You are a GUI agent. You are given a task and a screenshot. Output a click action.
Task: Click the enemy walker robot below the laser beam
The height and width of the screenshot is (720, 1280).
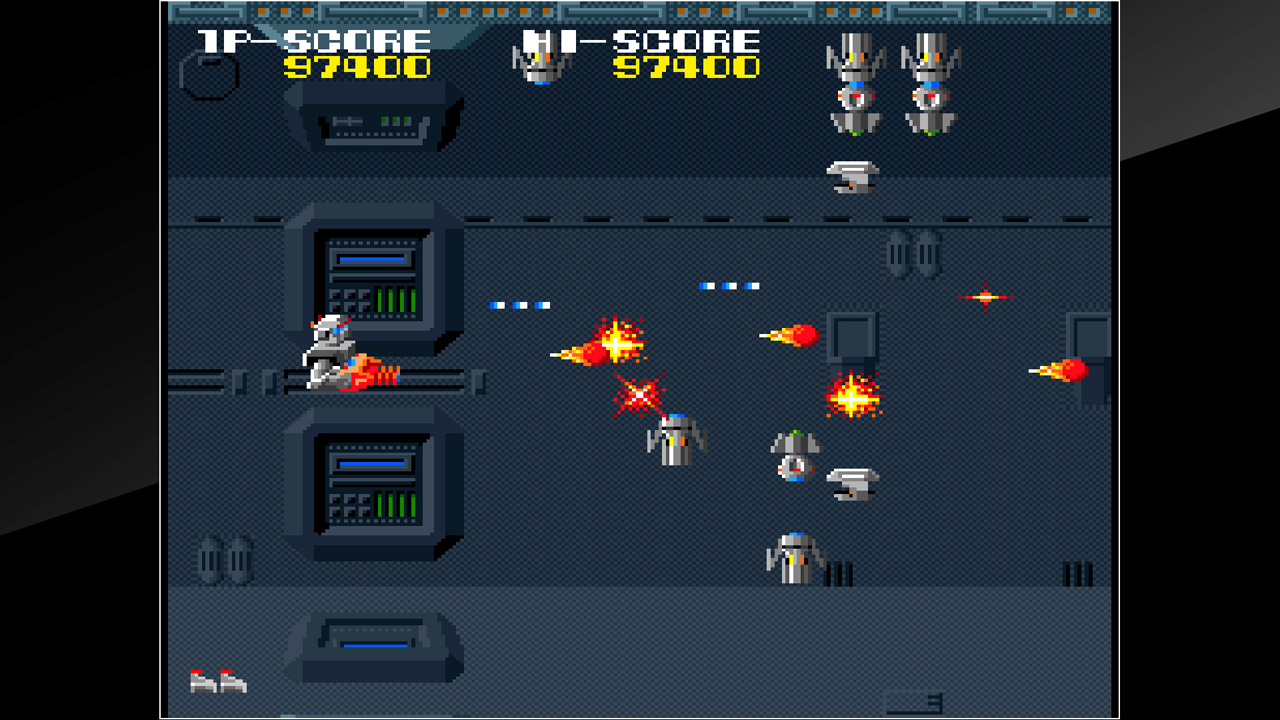pyautogui.click(x=675, y=440)
